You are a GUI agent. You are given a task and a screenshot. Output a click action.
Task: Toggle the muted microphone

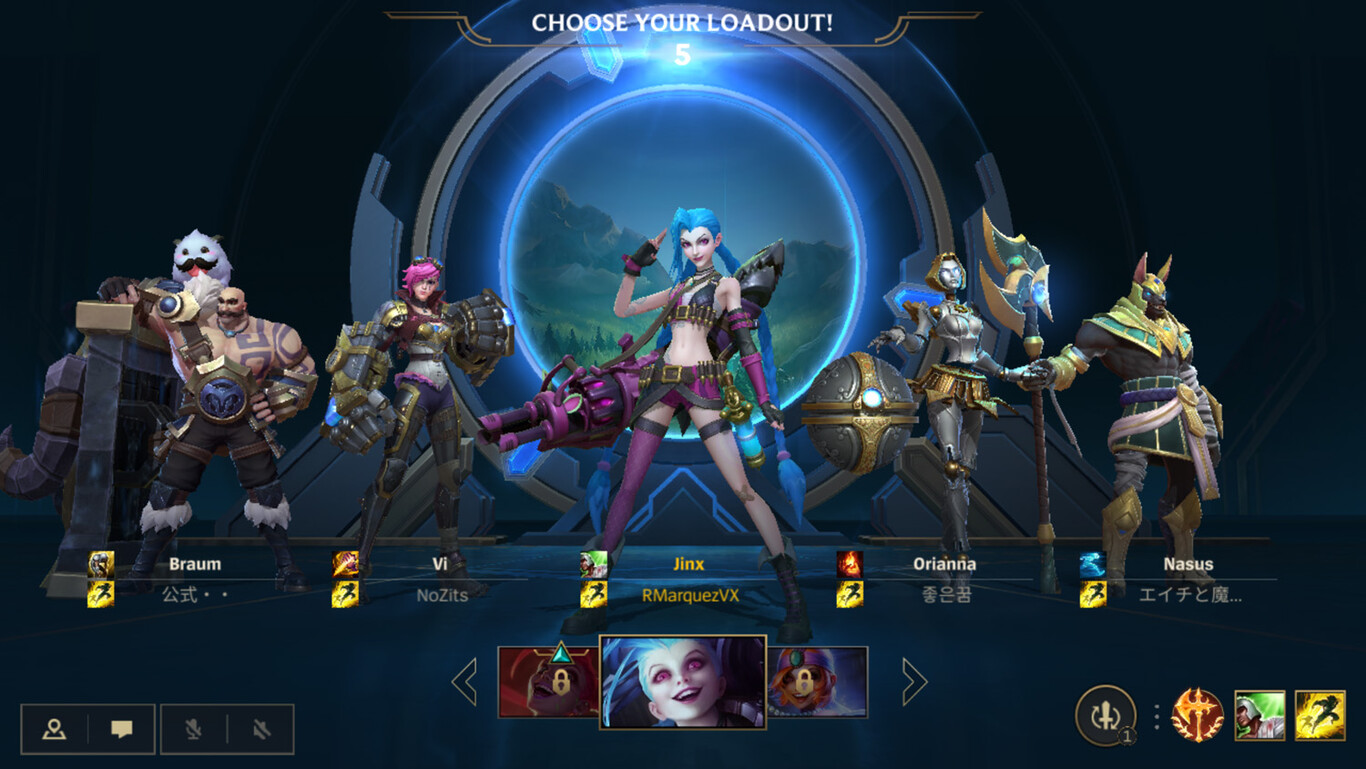tap(194, 729)
